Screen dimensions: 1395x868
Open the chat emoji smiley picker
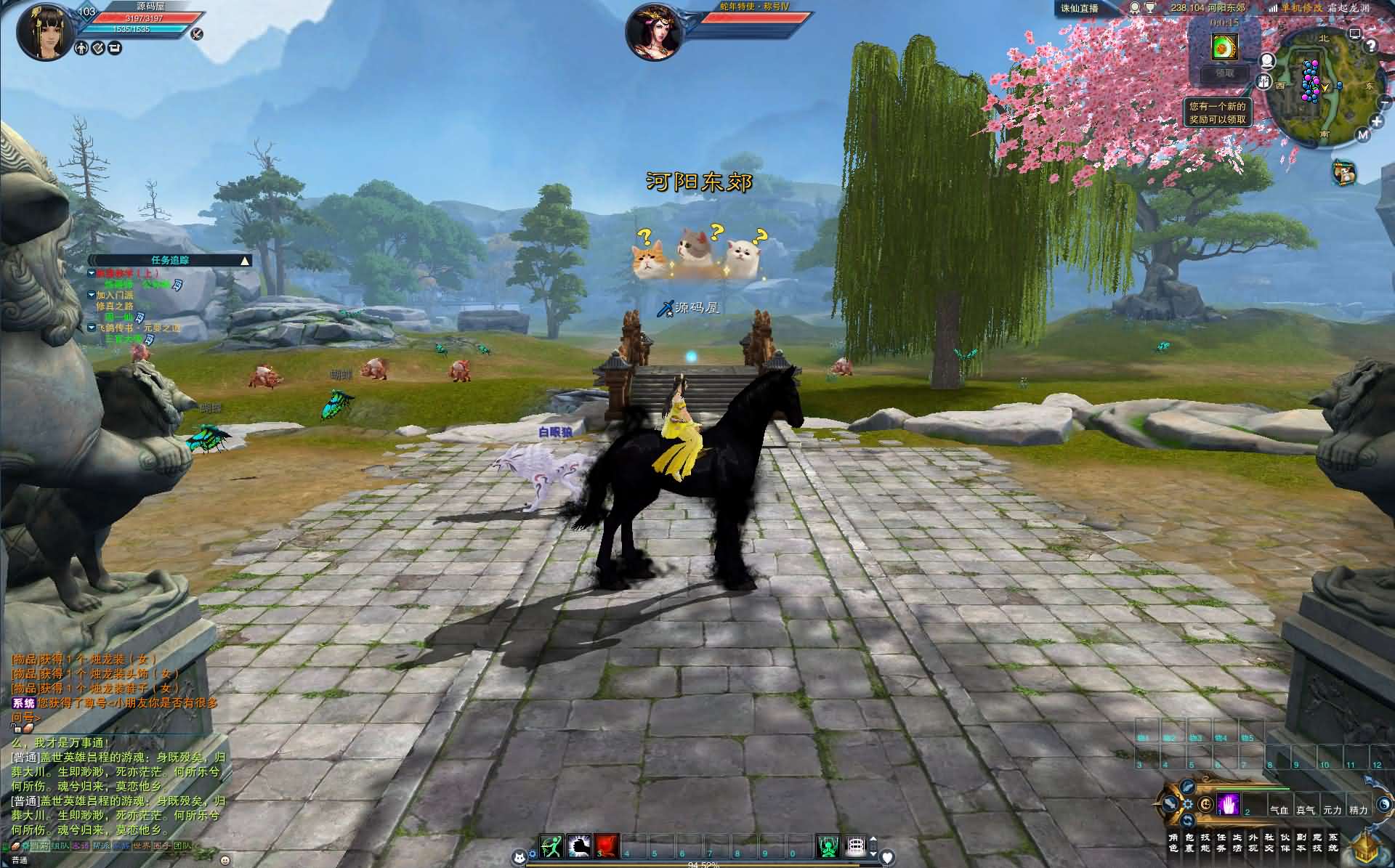pyautogui.click(x=225, y=860)
